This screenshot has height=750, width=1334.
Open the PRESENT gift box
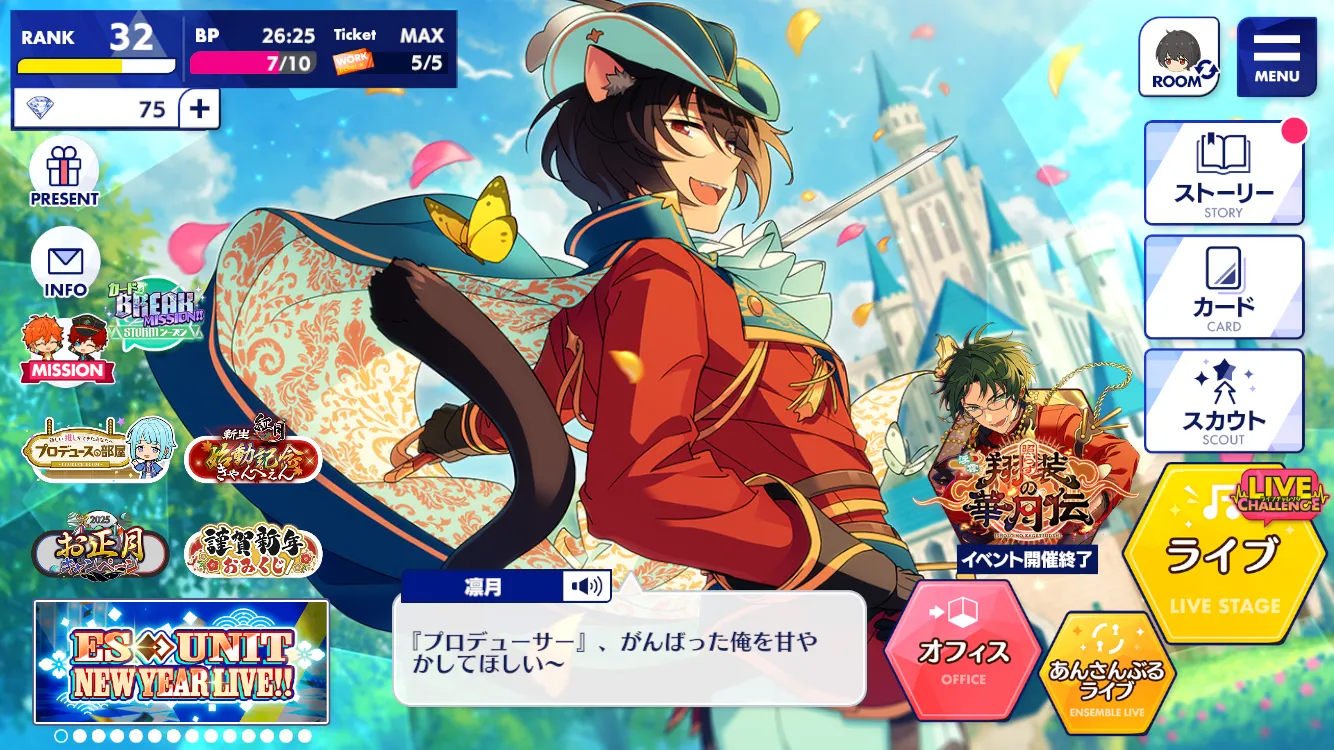(x=64, y=172)
